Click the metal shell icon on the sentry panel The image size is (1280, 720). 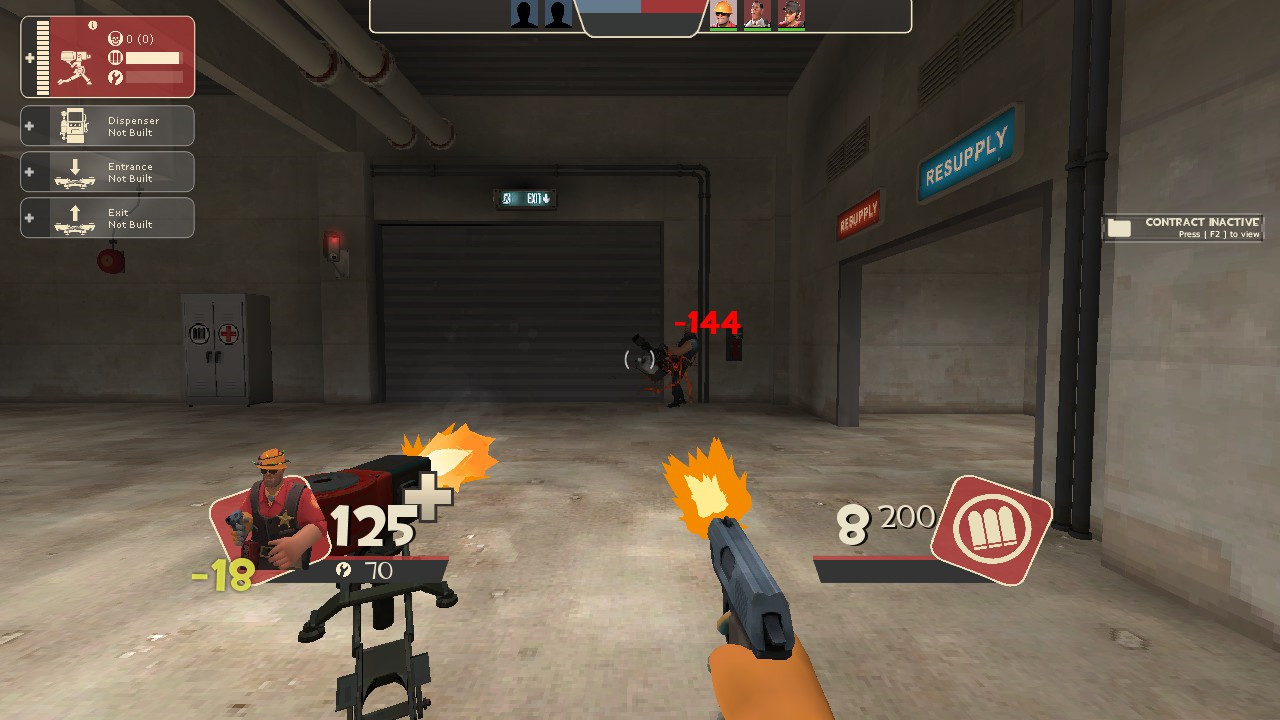tap(116, 57)
